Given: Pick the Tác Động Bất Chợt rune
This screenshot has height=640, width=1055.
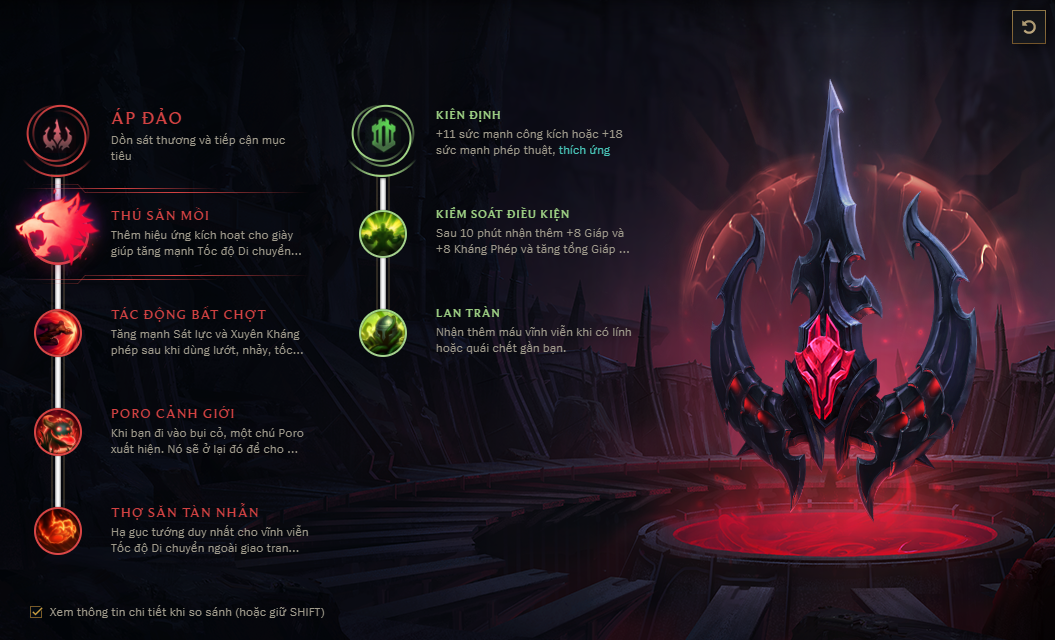Looking at the screenshot, I should pos(58,332).
